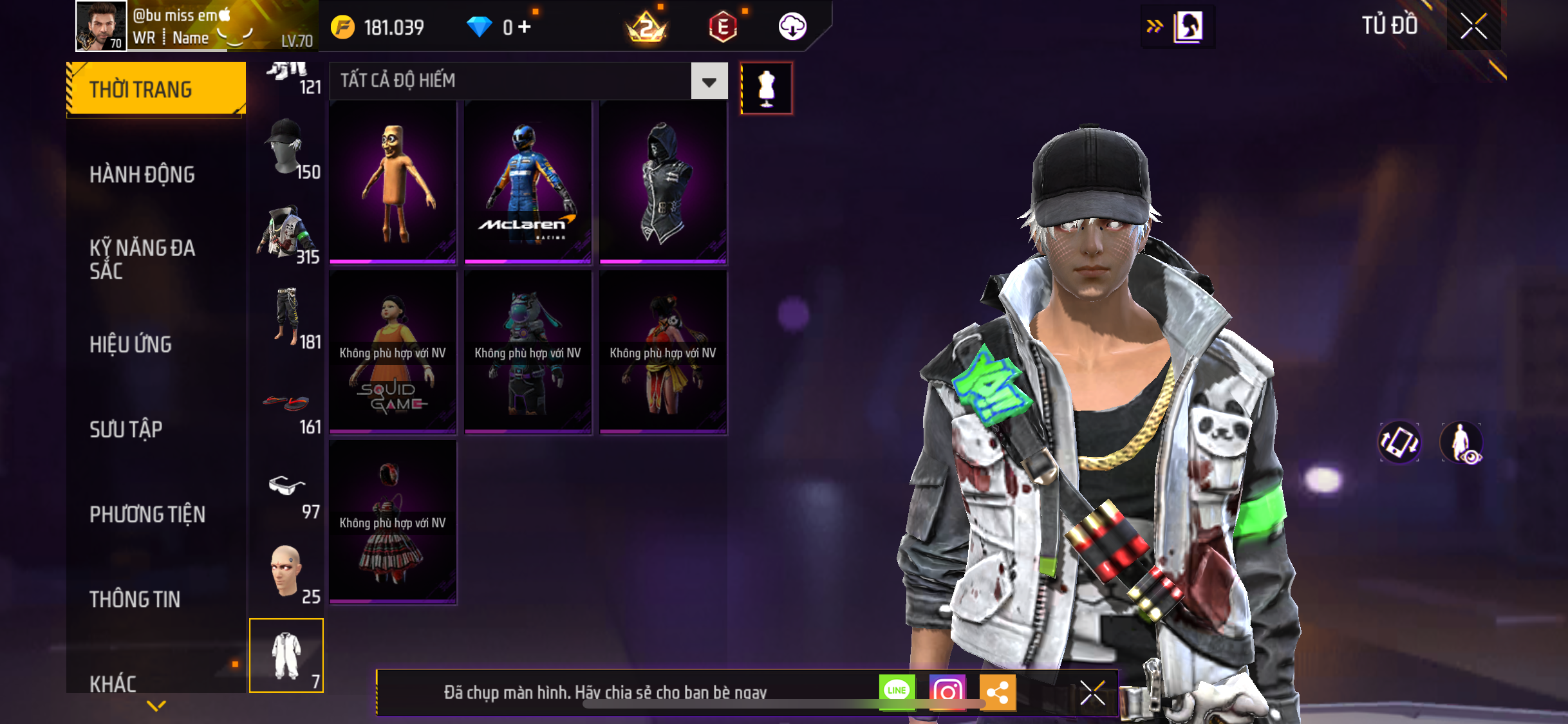Show the THÔNG TIN tab
Image resolution: width=1568 pixels, height=724 pixels.
coord(135,599)
